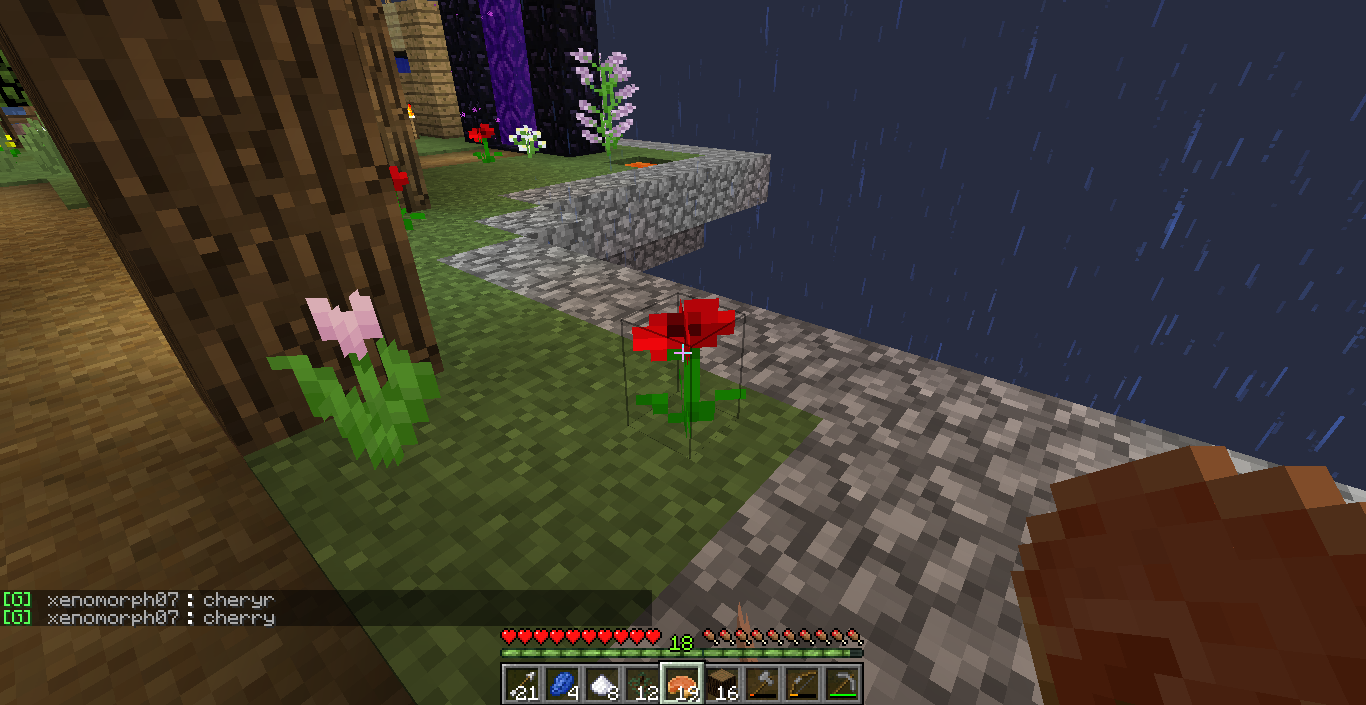Choose the bow in the hotbar

(x=802, y=684)
